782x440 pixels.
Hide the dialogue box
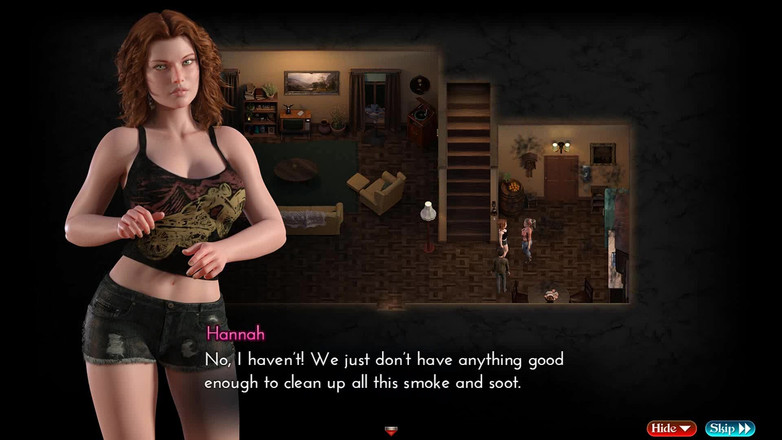pos(671,428)
